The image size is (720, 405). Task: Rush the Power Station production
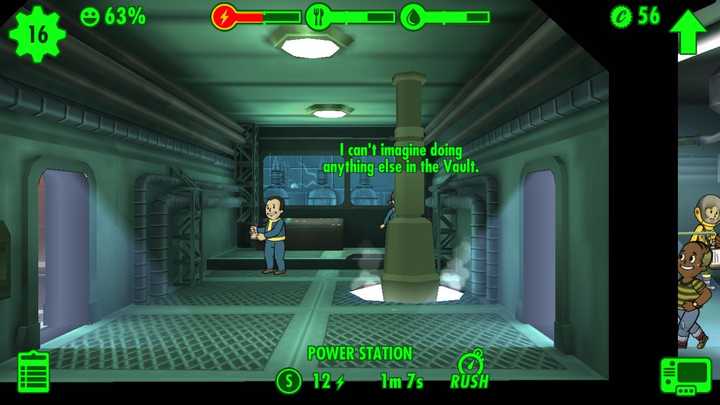pos(470,371)
